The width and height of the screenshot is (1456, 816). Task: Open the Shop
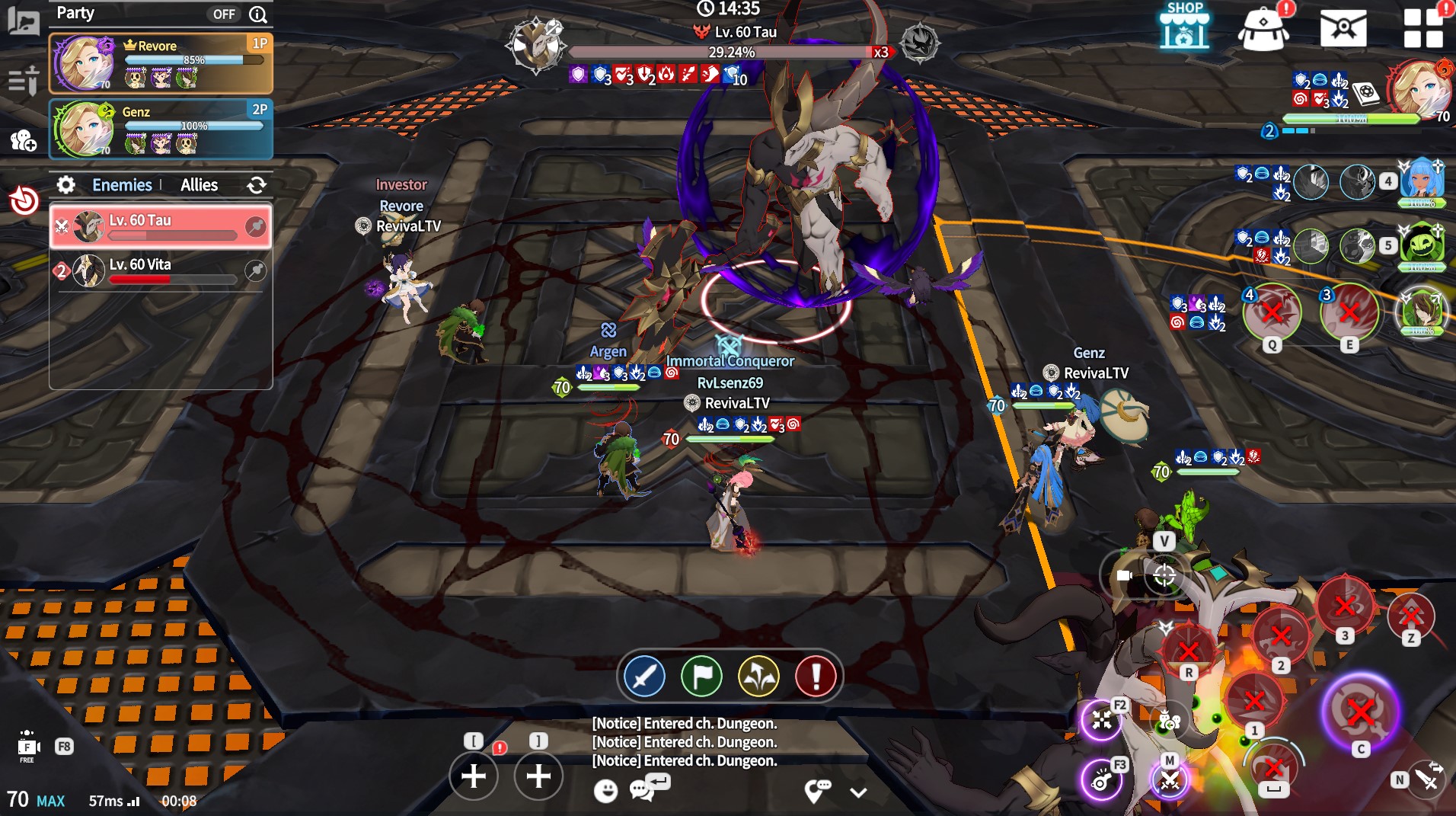pyautogui.click(x=1184, y=28)
